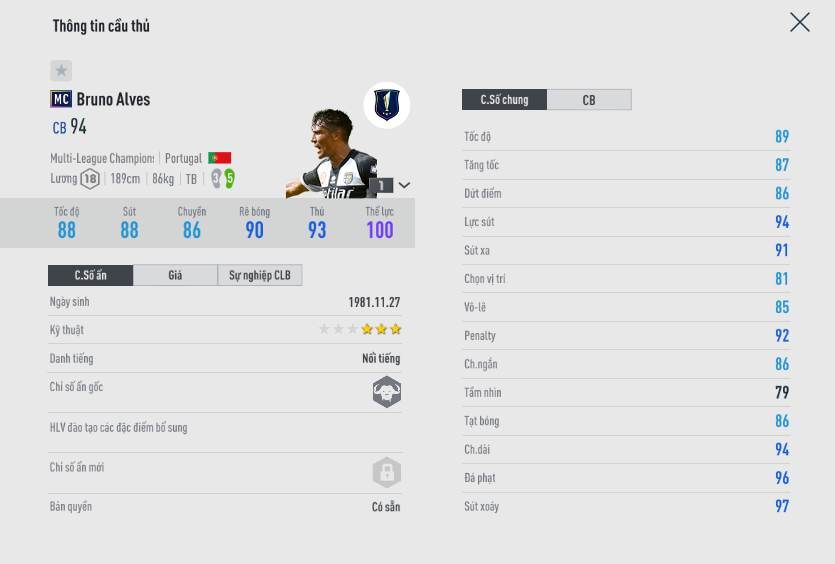Switch to the CB position tab
The image size is (835, 564).
pyautogui.click(x=589, y=100)
